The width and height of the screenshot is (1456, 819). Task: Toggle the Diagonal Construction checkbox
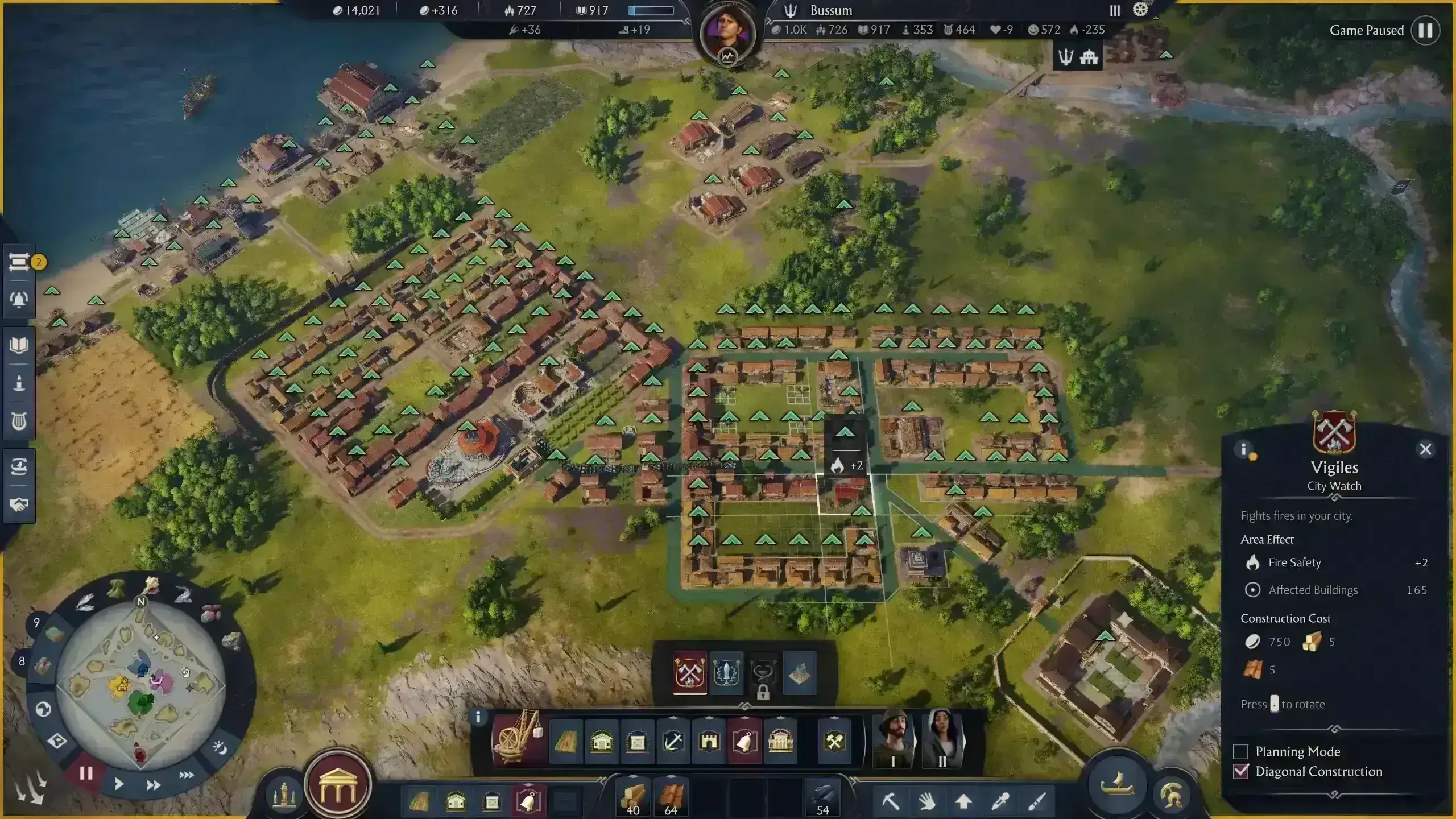tap(1241, 772)
